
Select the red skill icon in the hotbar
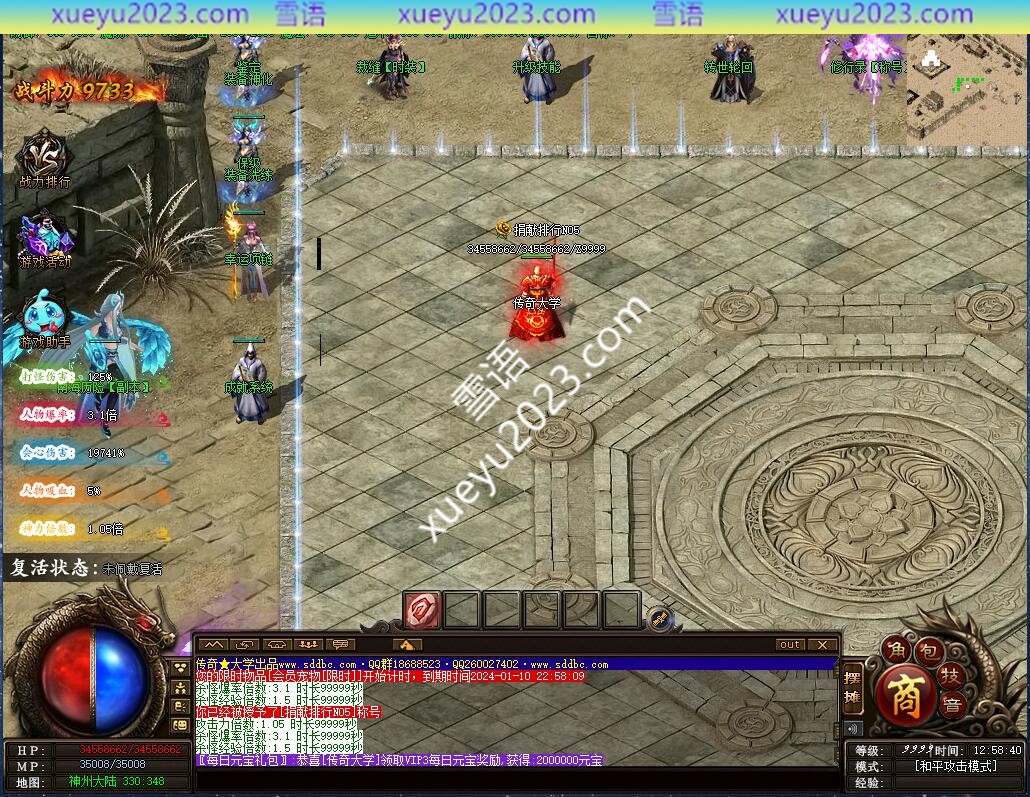coord(421,609)
